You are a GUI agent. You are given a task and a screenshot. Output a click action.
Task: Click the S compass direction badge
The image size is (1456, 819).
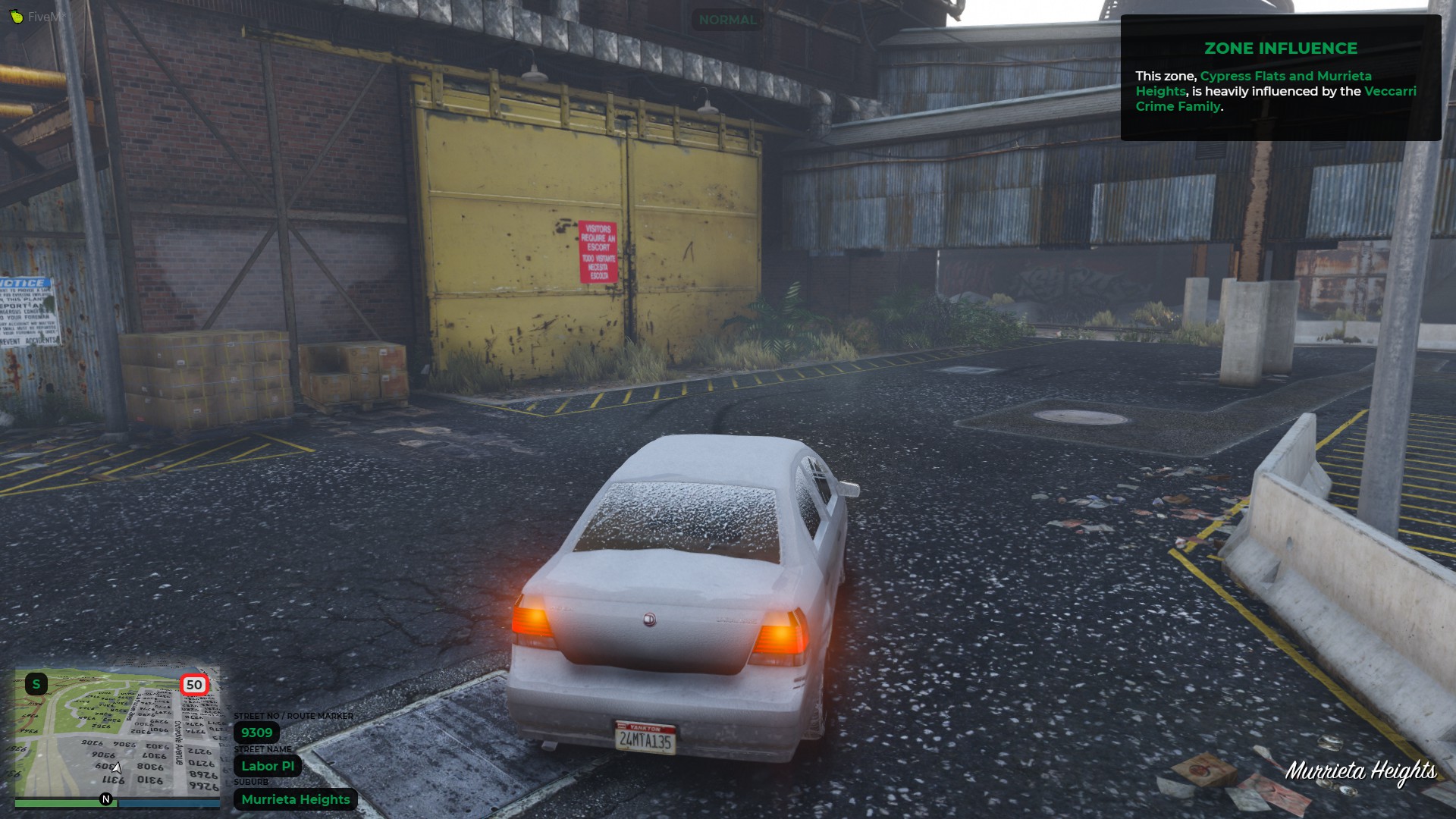[x=36, y=684]
